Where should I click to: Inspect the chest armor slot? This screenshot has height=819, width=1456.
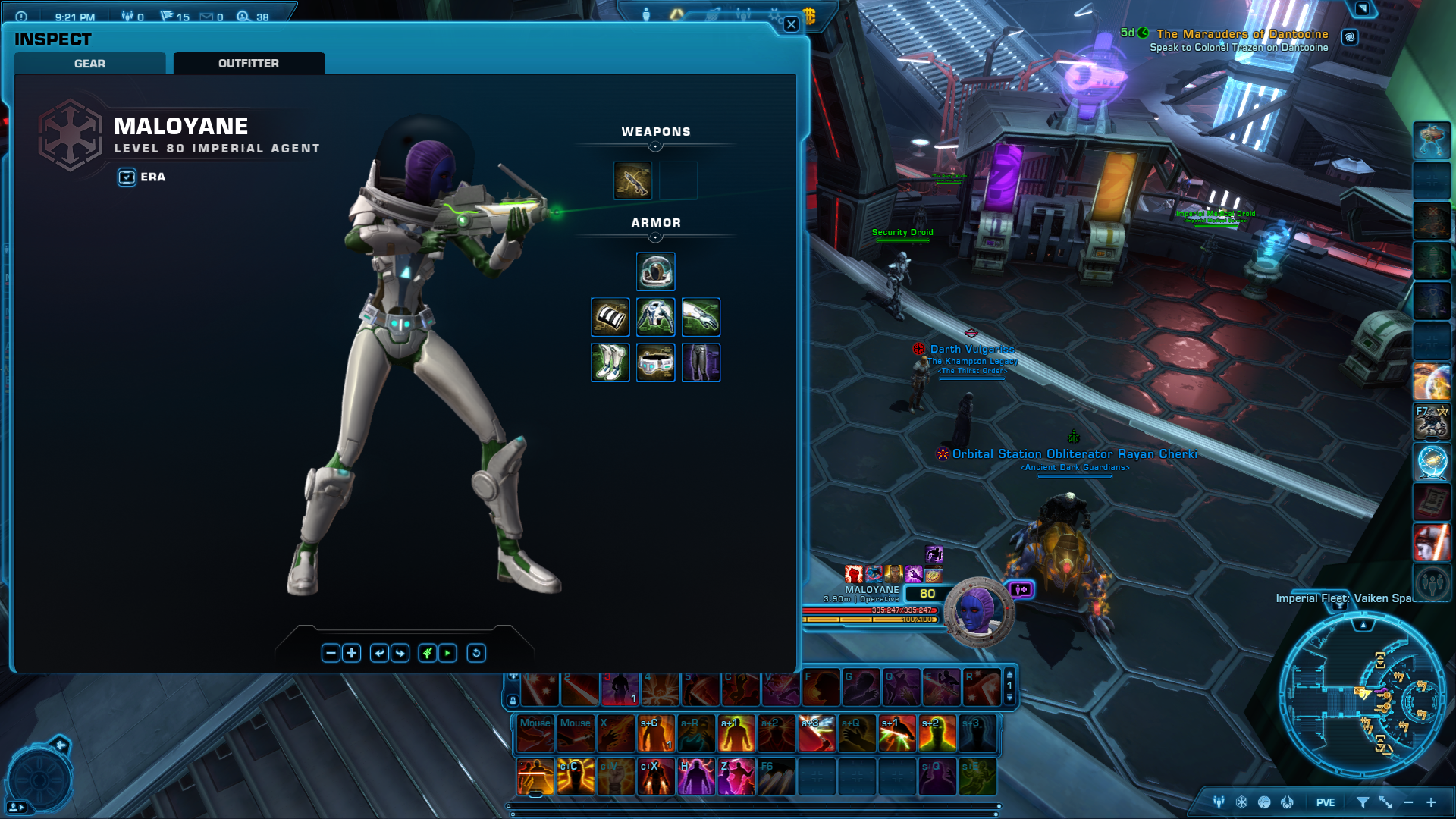click(655, 317)
